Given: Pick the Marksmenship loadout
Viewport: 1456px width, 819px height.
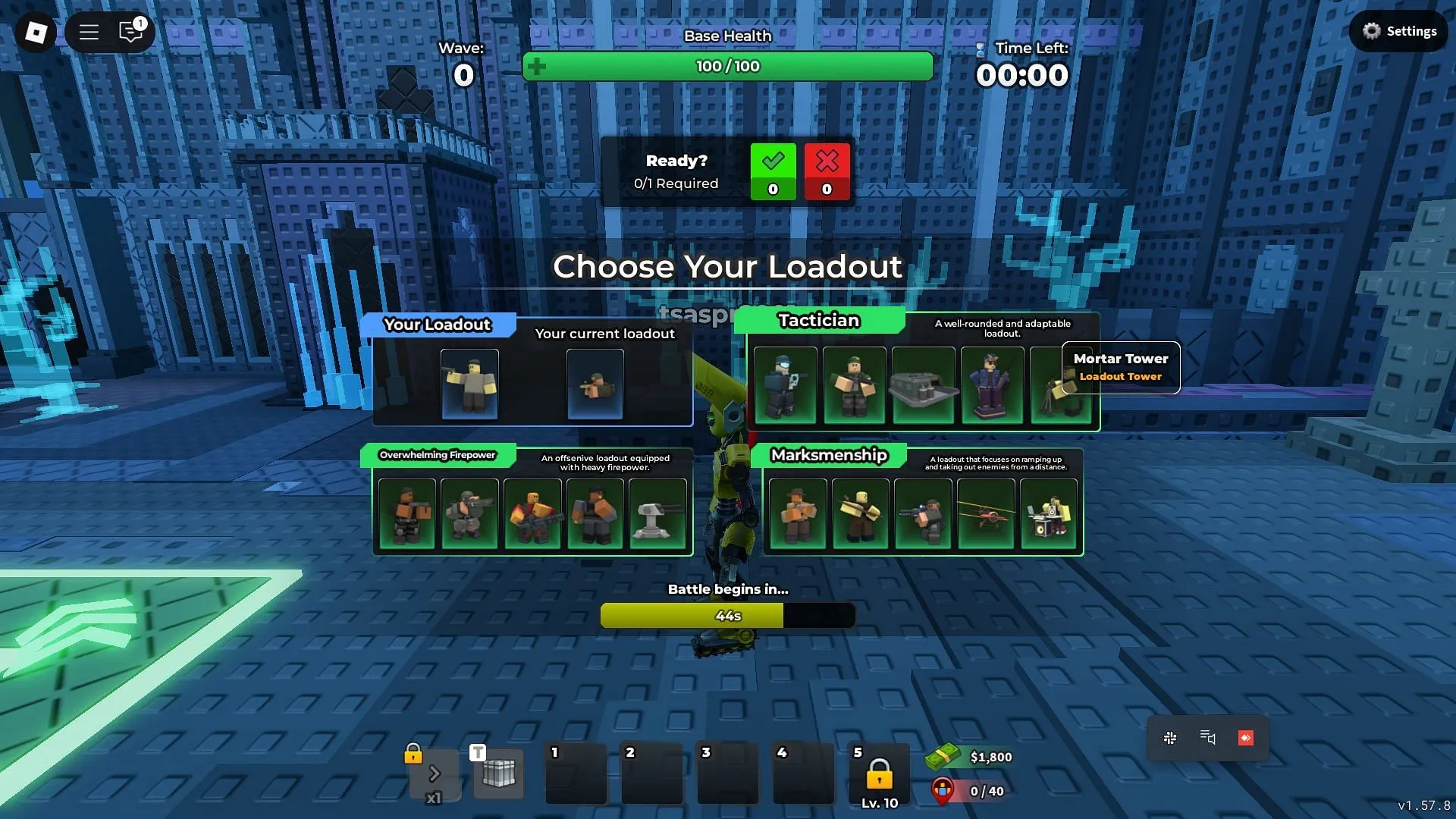Looking at the screenshot, I should pos(829,455).
